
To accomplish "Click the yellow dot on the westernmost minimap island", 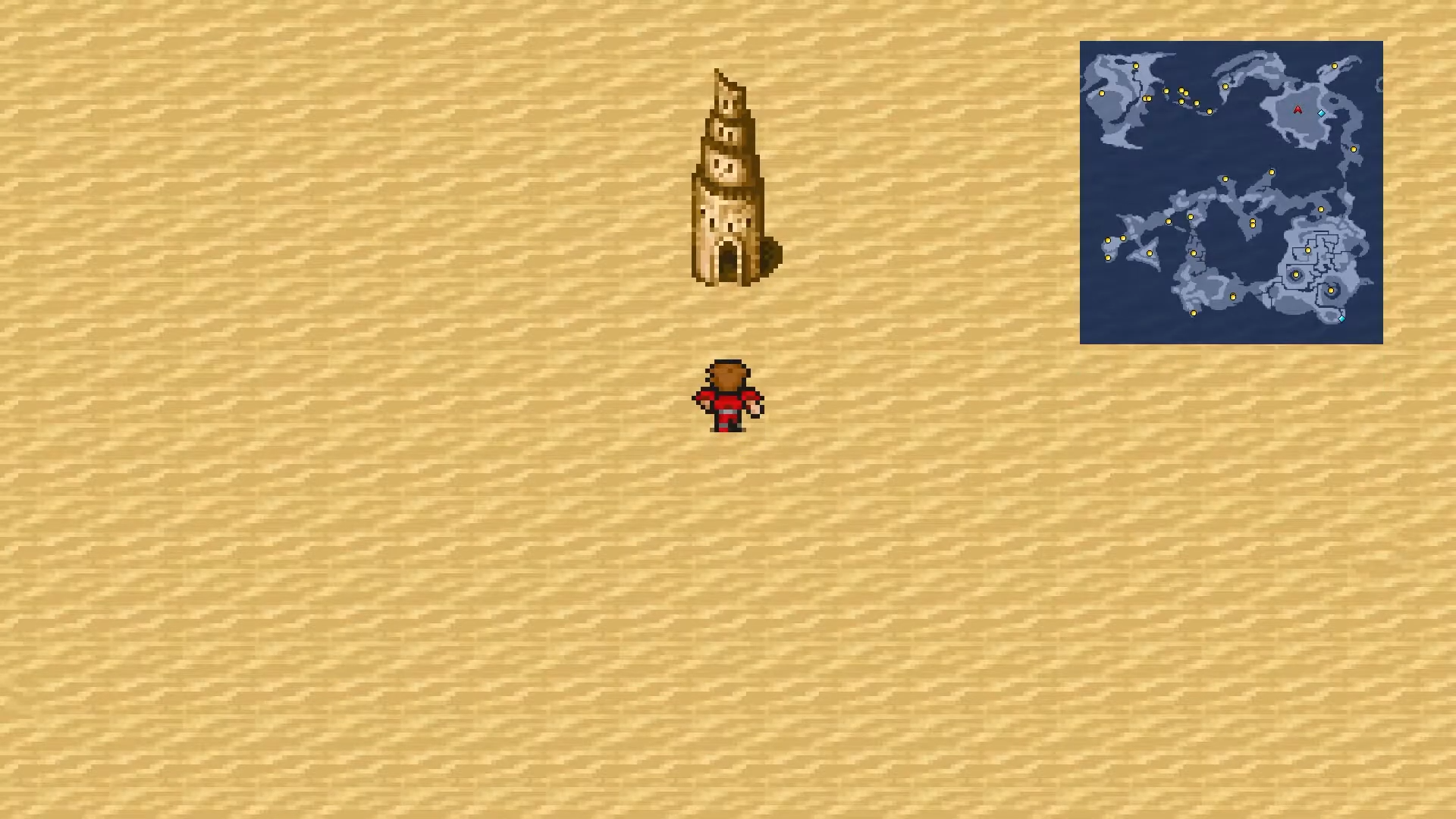I will coord(1102,92).
